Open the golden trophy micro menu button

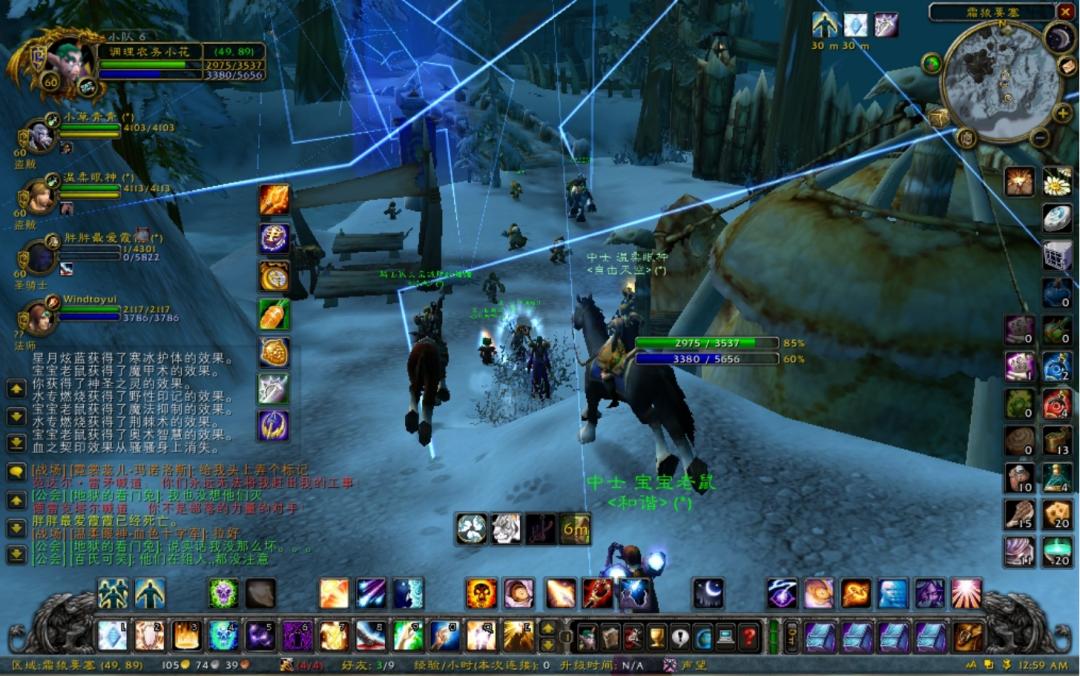(656, 637)
